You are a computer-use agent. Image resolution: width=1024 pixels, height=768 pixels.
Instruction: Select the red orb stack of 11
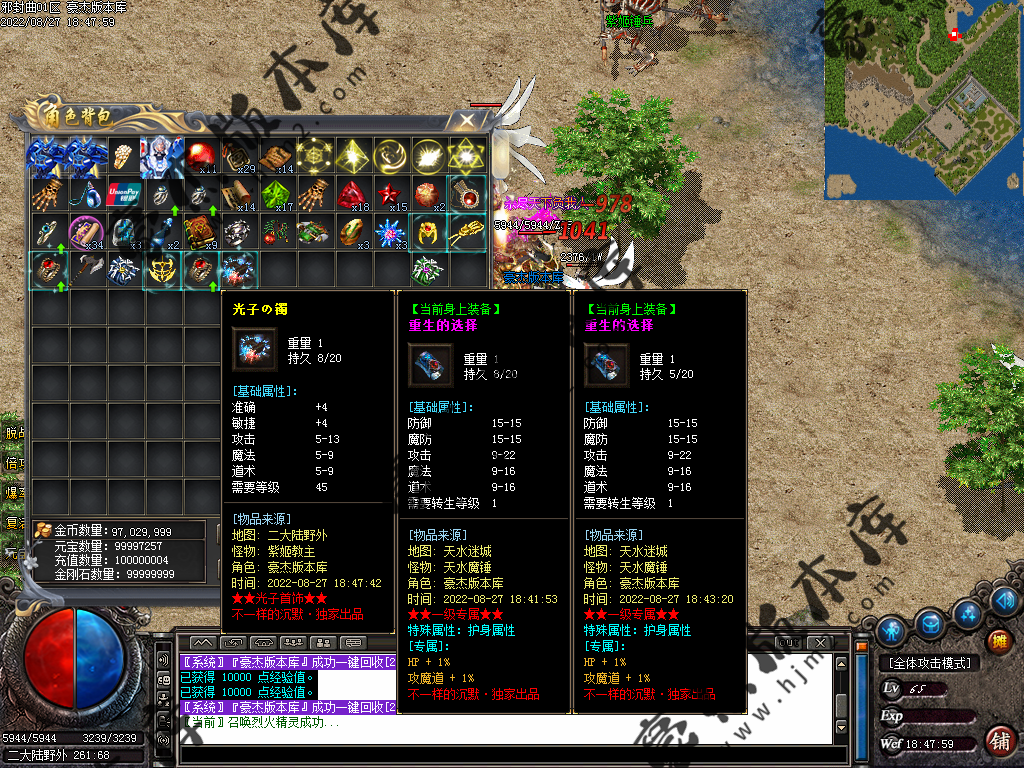click(201, 156)
